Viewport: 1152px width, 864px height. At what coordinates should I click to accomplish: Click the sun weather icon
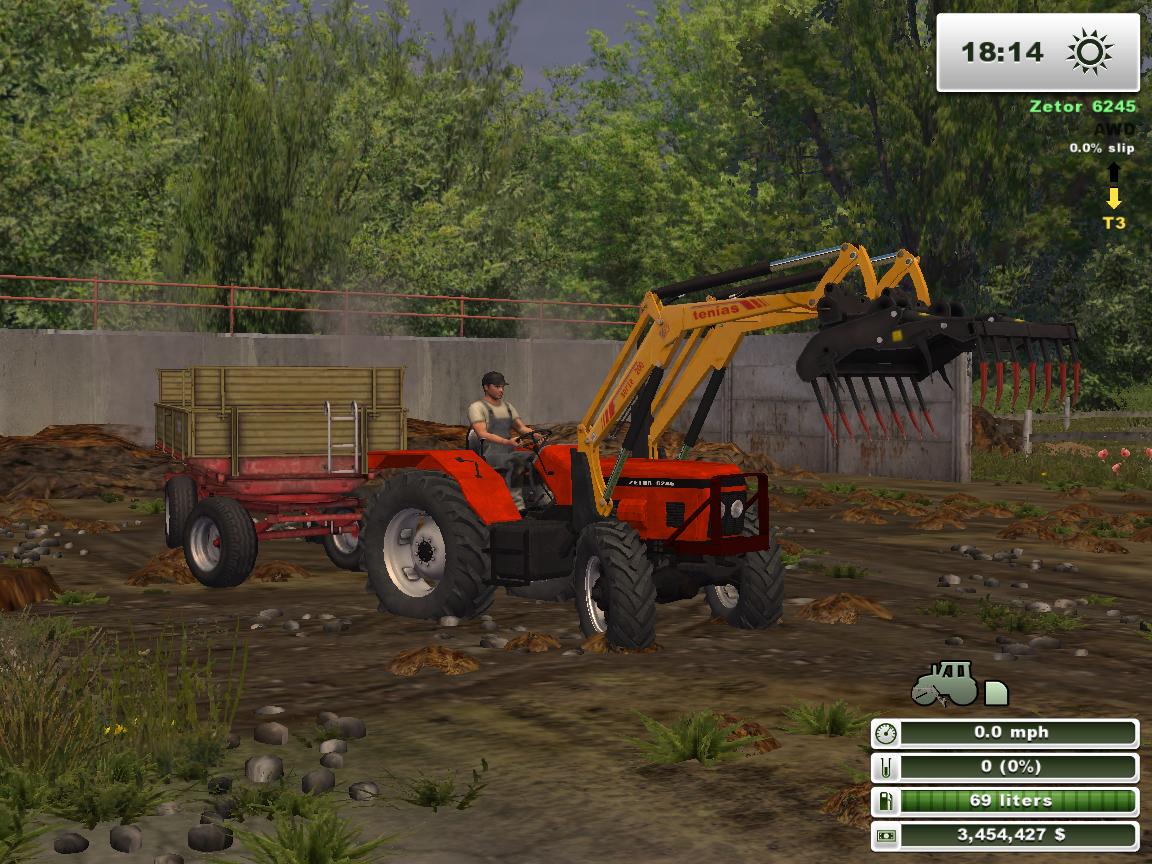(x=1090, y=52)
